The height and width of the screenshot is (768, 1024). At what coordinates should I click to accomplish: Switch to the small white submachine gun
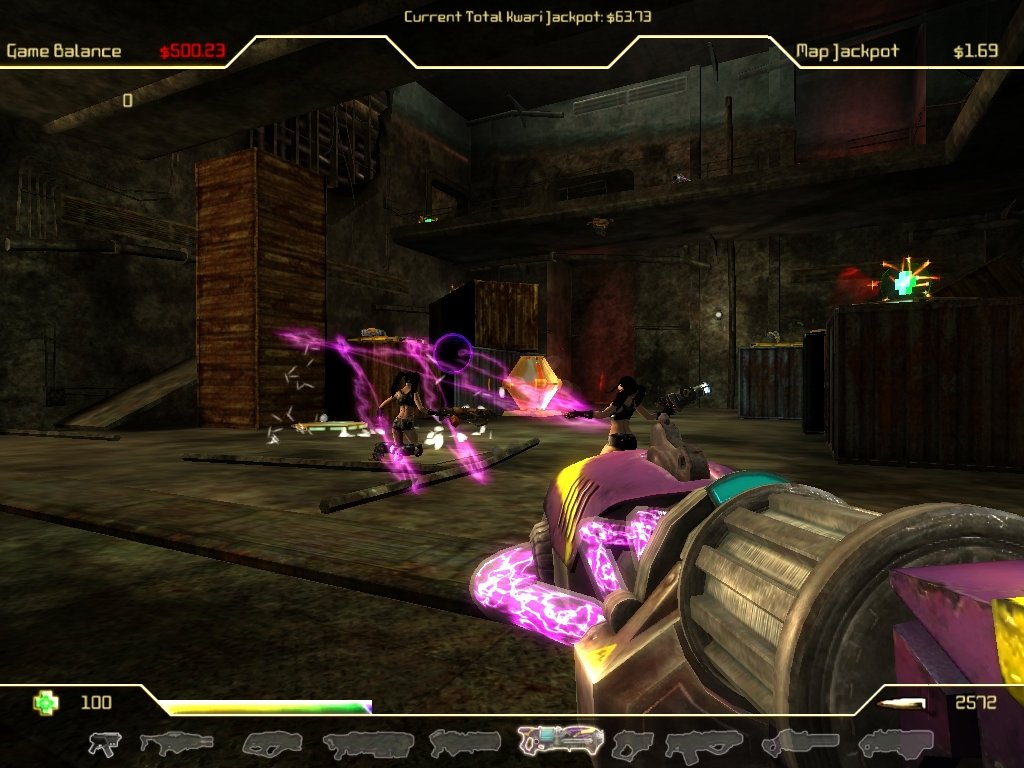[x=104, y=743]
